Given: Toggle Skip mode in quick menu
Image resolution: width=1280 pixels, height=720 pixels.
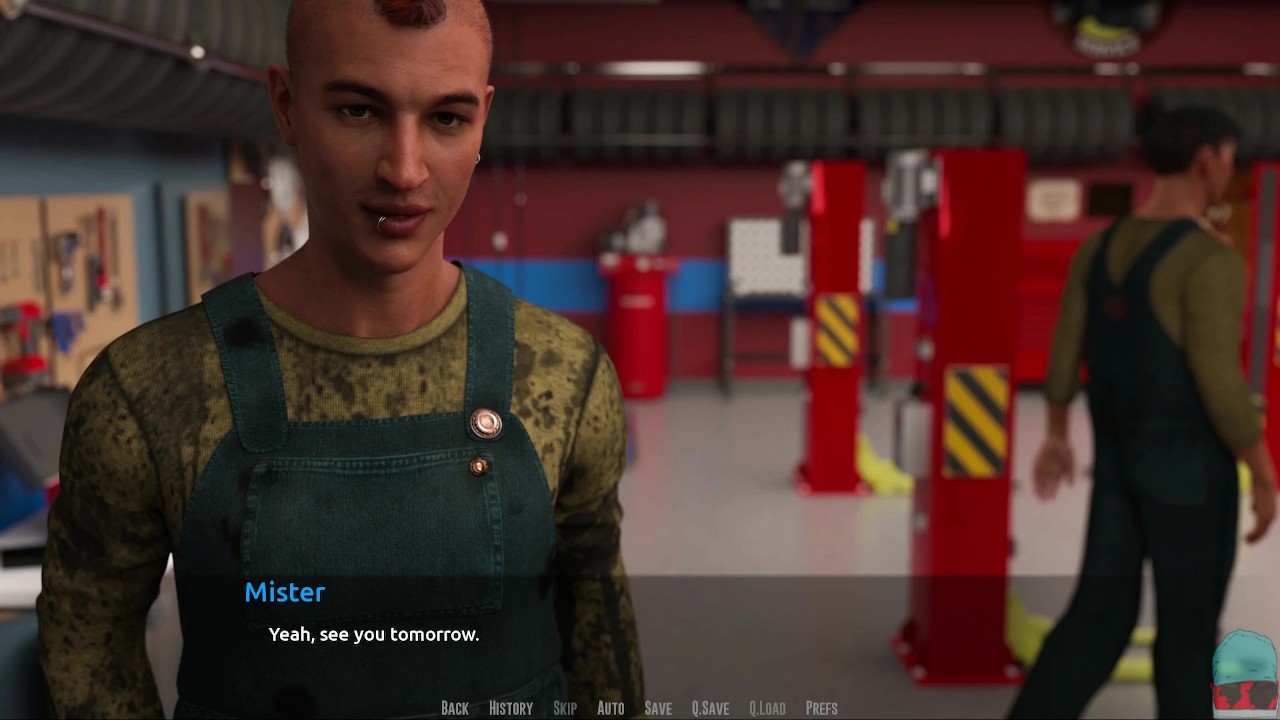Looking at the screenshot, I should [x=565, y=708].
